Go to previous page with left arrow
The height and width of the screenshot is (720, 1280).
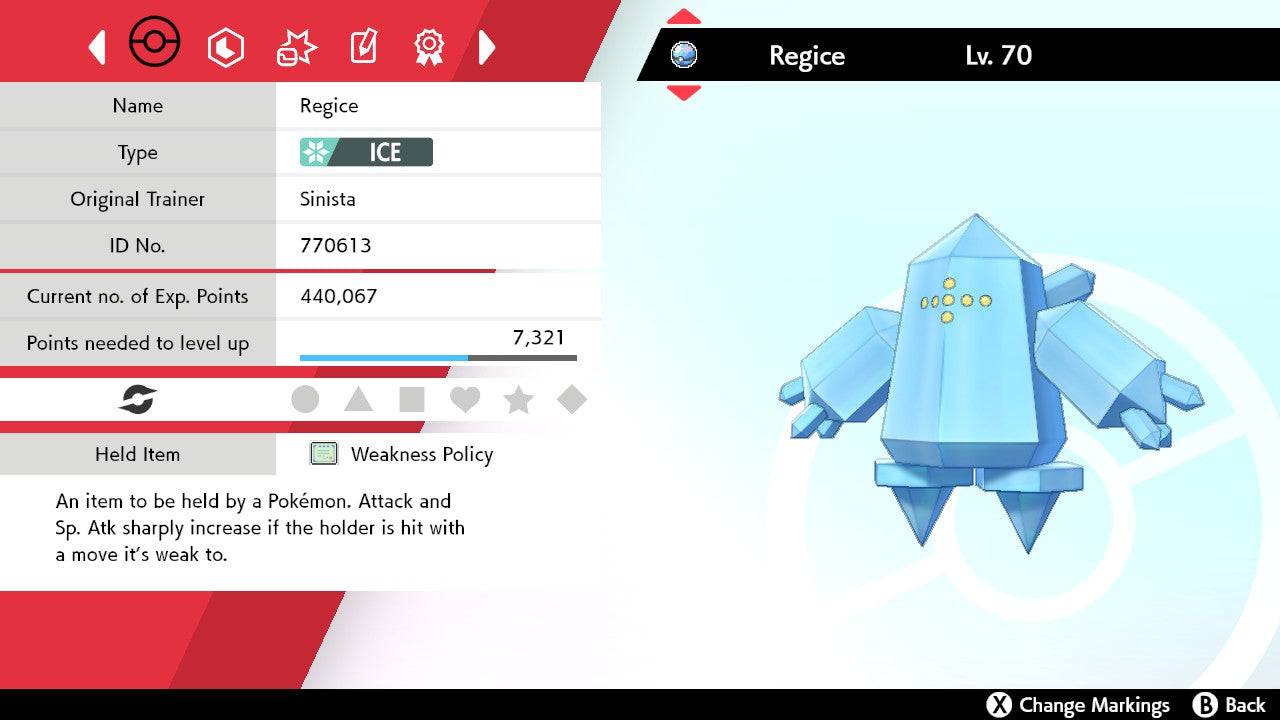(97, 47)
